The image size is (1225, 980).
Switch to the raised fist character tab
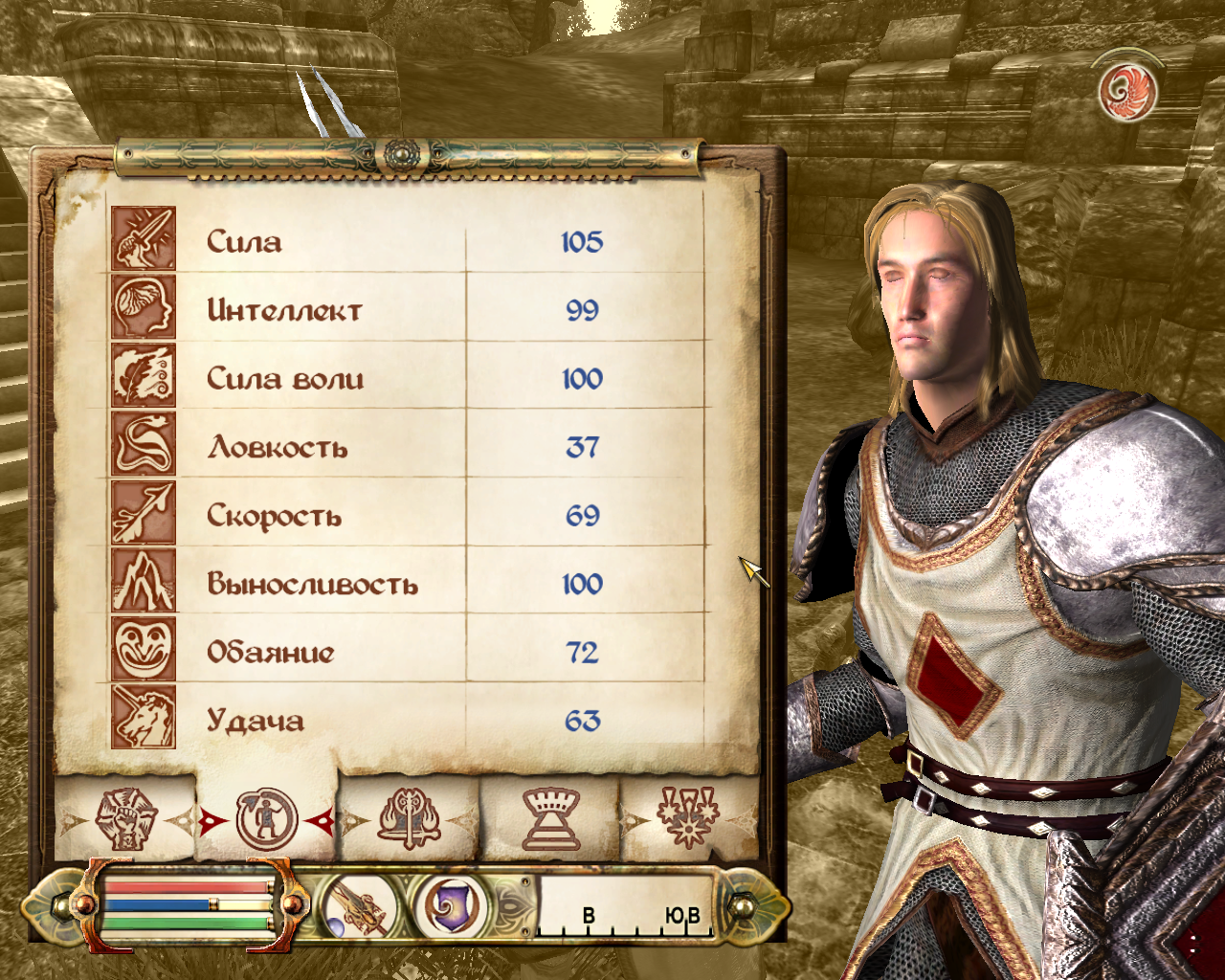click(125, 819)
